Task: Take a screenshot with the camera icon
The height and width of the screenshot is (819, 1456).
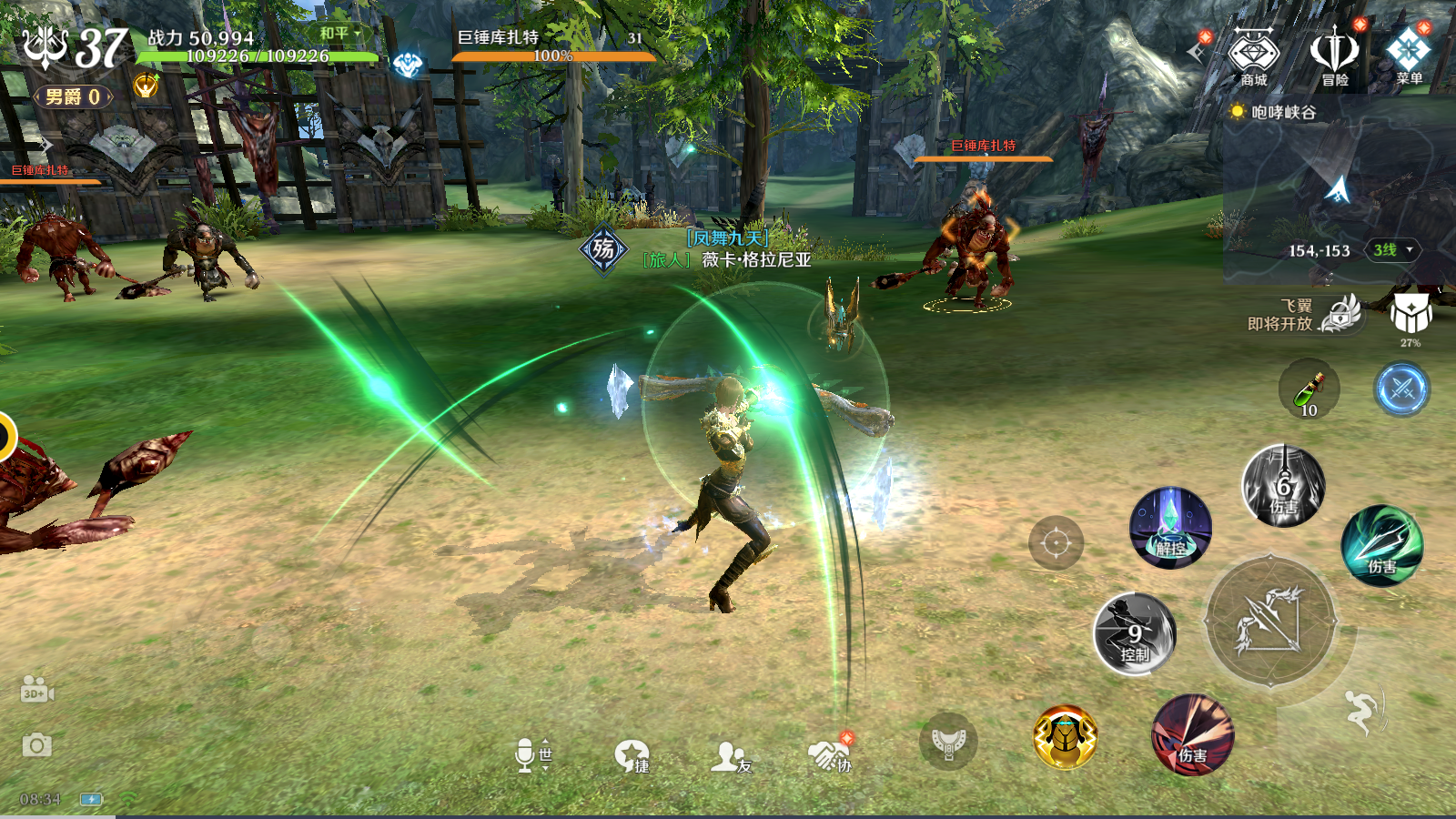Action: tap(36, 746)
